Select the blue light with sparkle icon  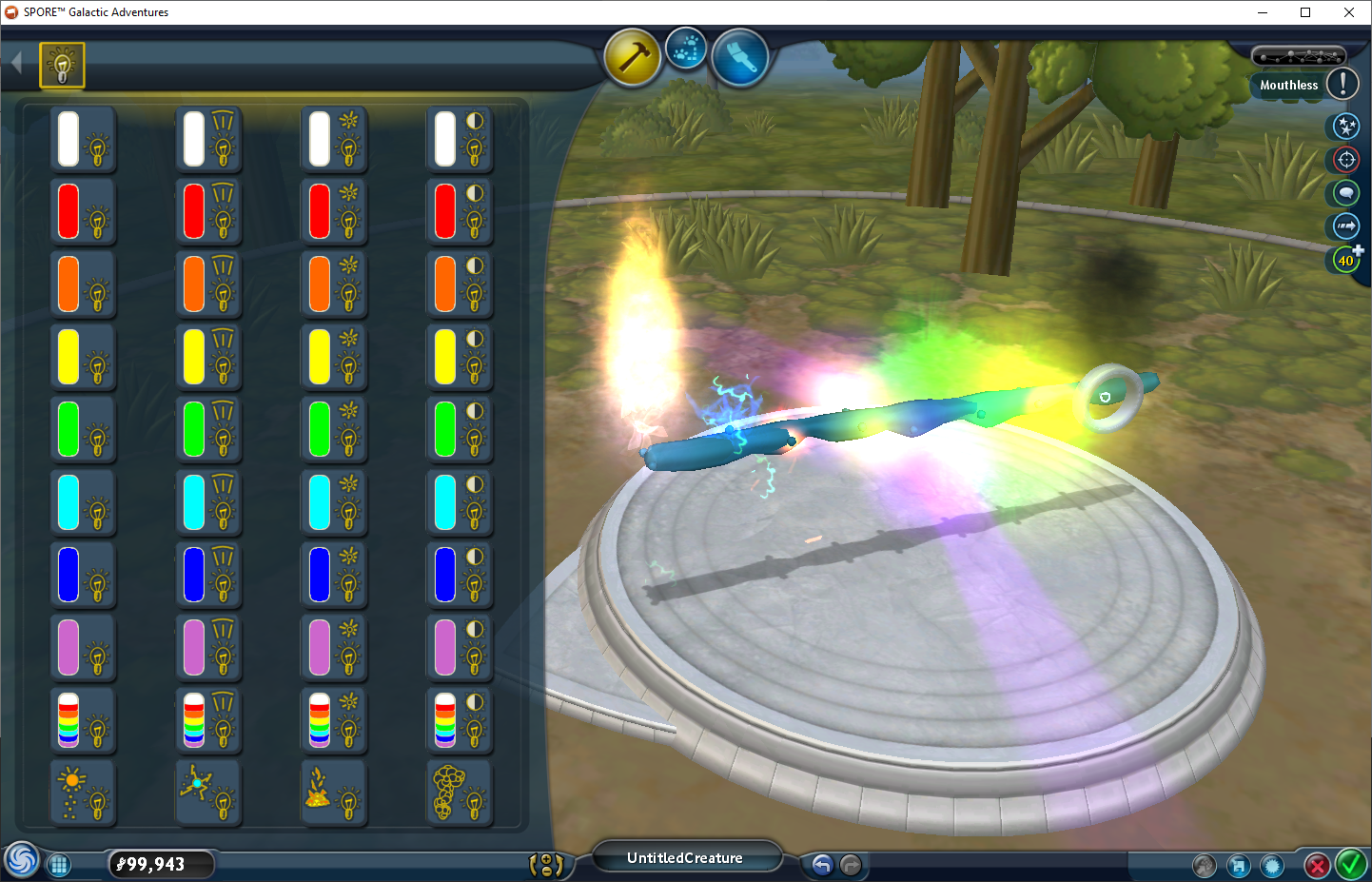[334, 576]
